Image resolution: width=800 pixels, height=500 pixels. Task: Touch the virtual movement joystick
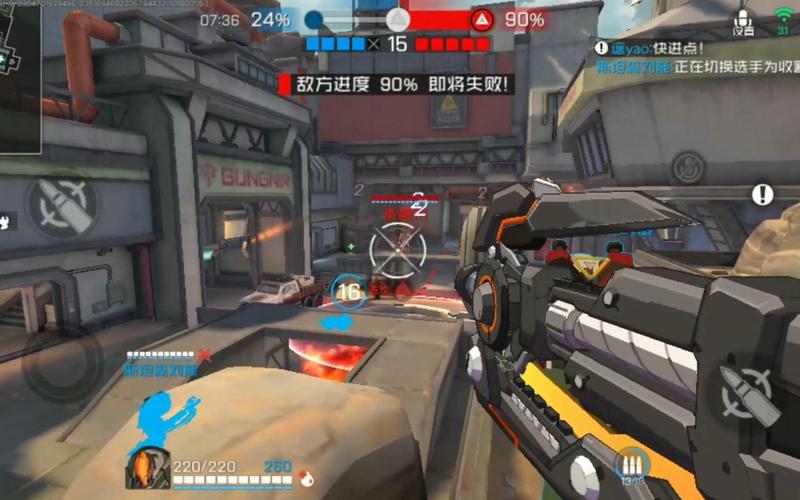tap(62, 367)
